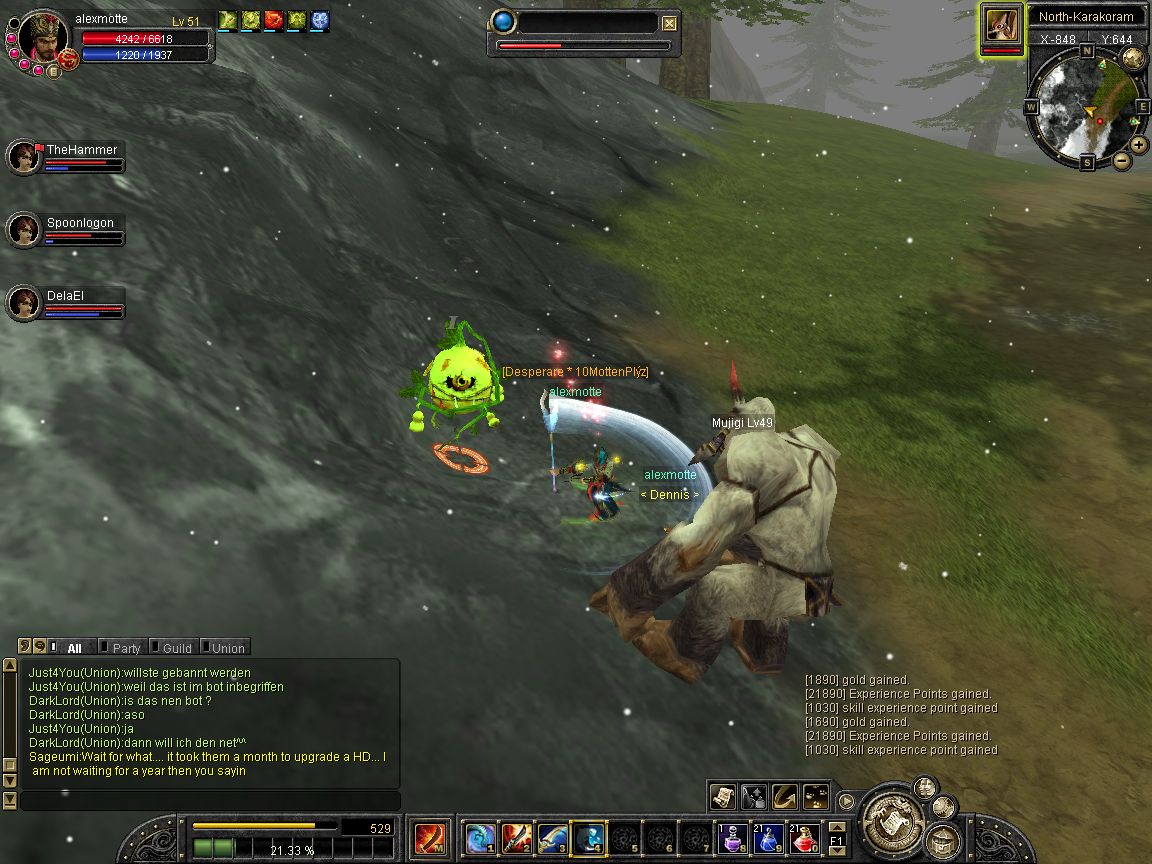Open the Union chat tab
Viewport: 1152px width, 864px height.
[x=227, y=648]
